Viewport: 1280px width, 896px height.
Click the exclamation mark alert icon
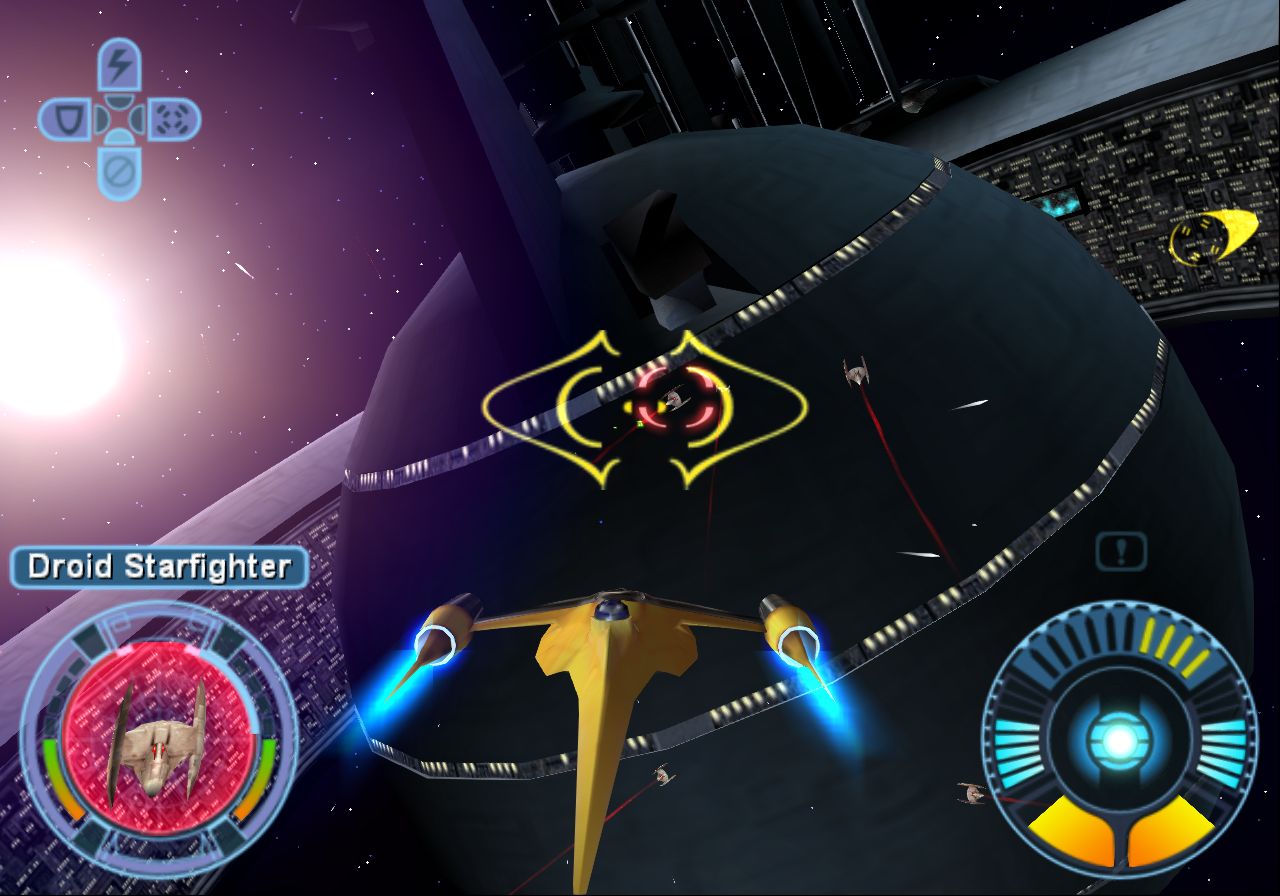click(x=1121, y=550)
